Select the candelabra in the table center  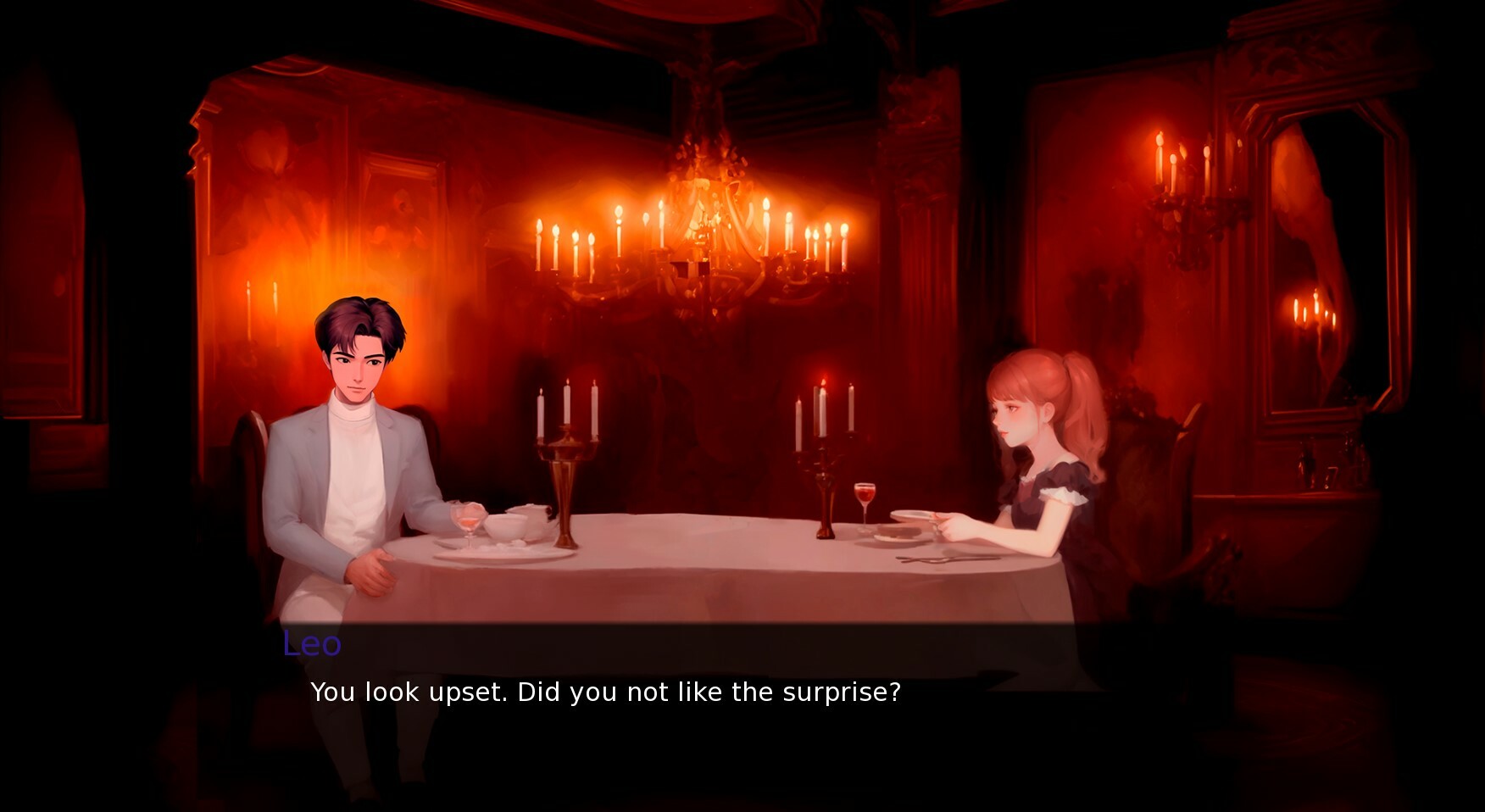(564, 458)
